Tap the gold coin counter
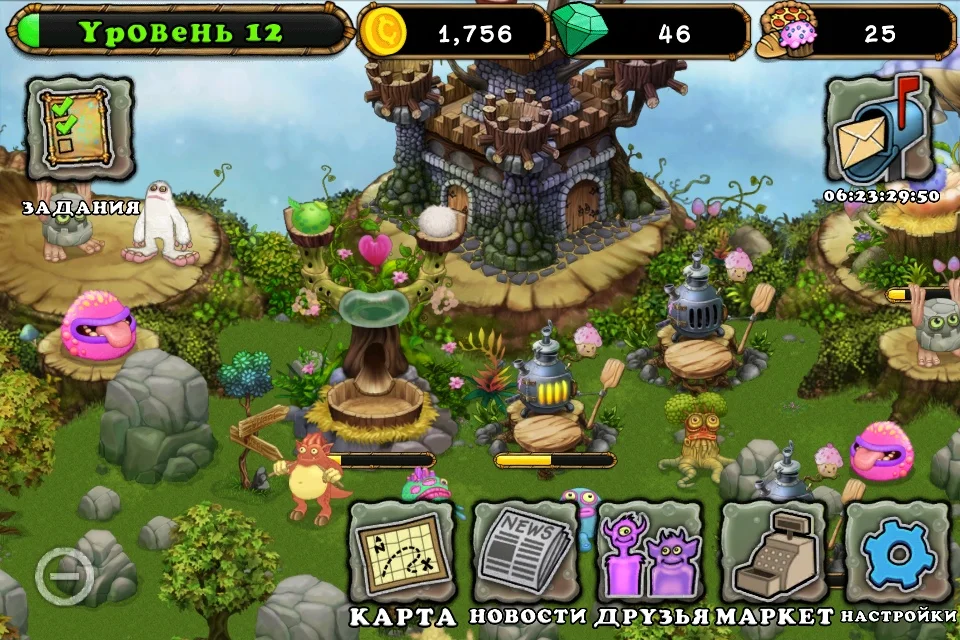This screenshot has height=640, width=960. coord(453,33)
